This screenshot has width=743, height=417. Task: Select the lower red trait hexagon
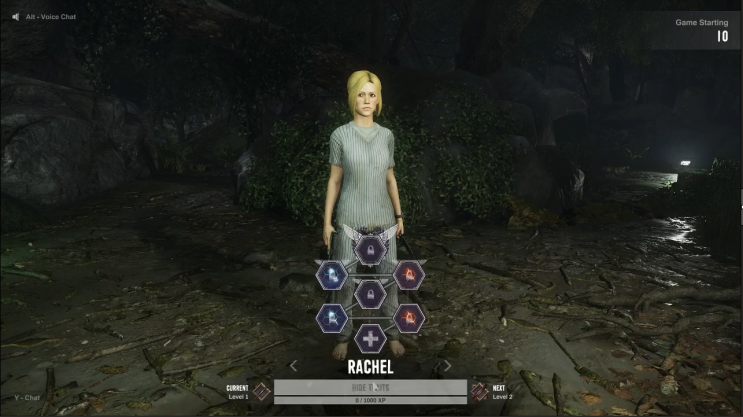pyautogui.click(x=408, y=318)
